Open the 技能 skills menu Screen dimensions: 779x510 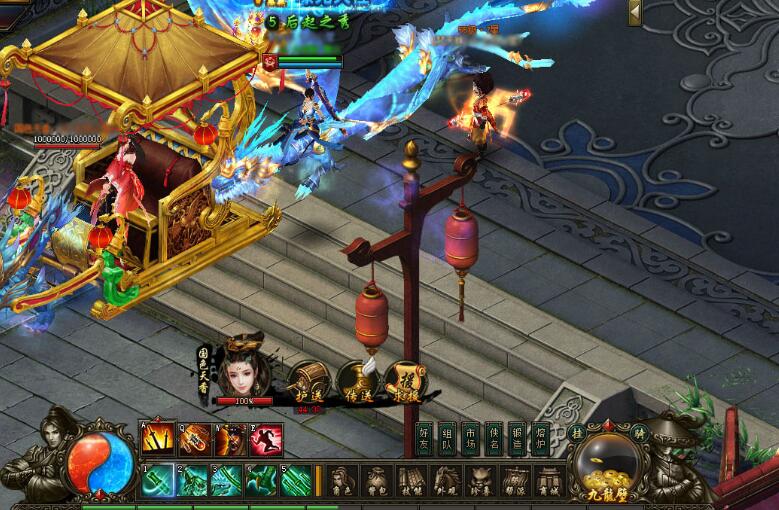click(410, 480)
